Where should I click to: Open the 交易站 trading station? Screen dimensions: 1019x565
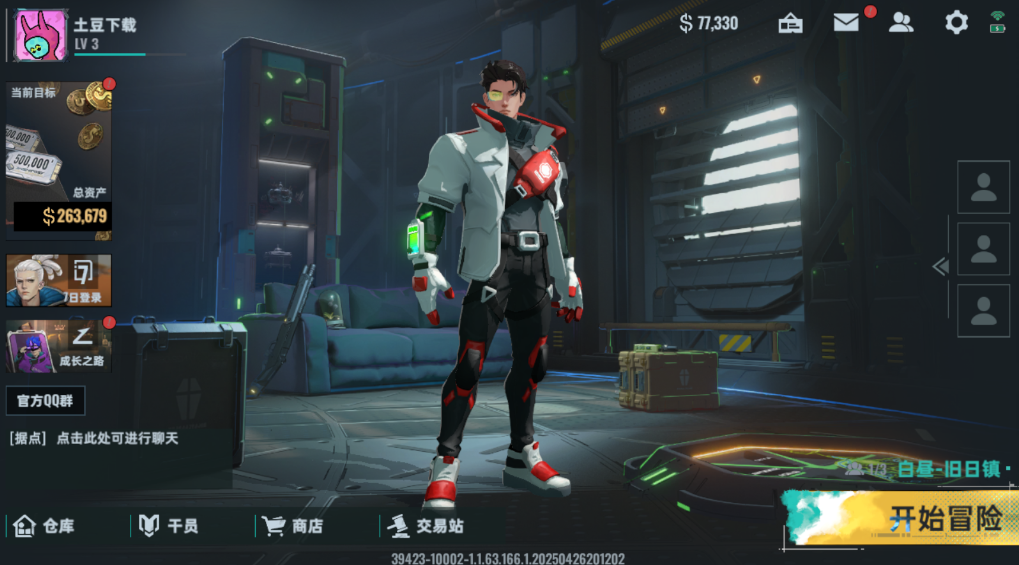(x=426, y=526)
